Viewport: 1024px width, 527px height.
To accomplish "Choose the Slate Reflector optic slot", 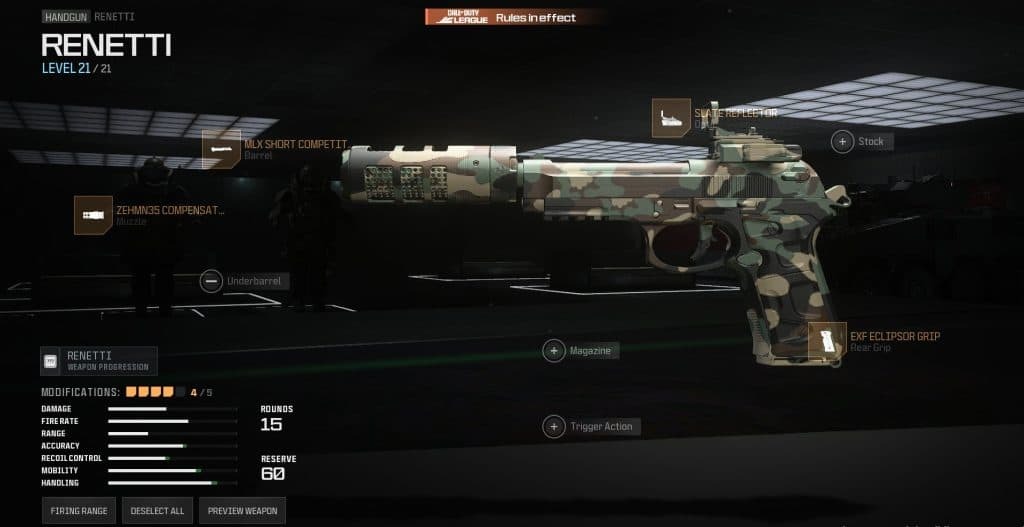I will tap(671, 118).
